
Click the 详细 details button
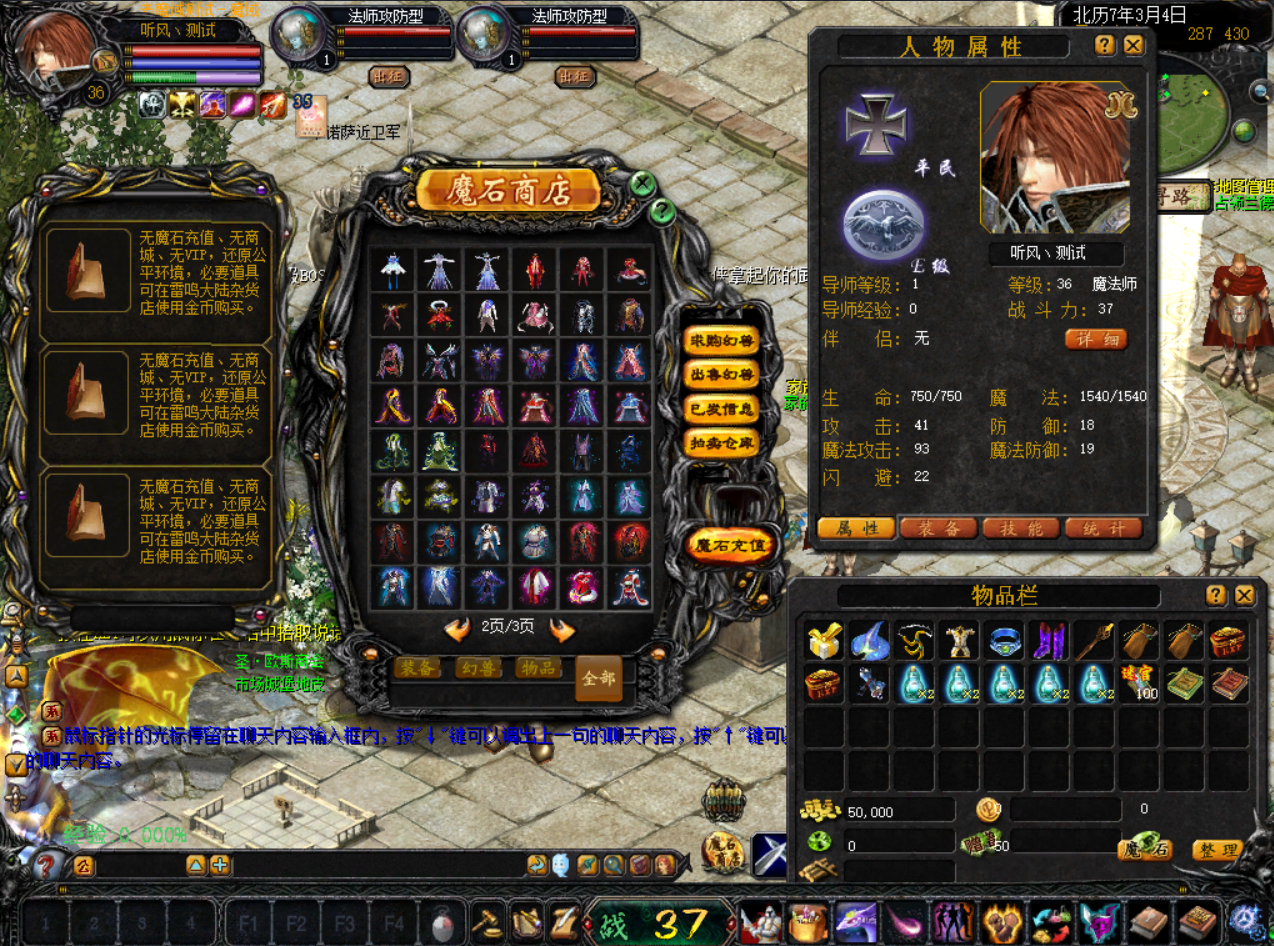(1095, 339)
